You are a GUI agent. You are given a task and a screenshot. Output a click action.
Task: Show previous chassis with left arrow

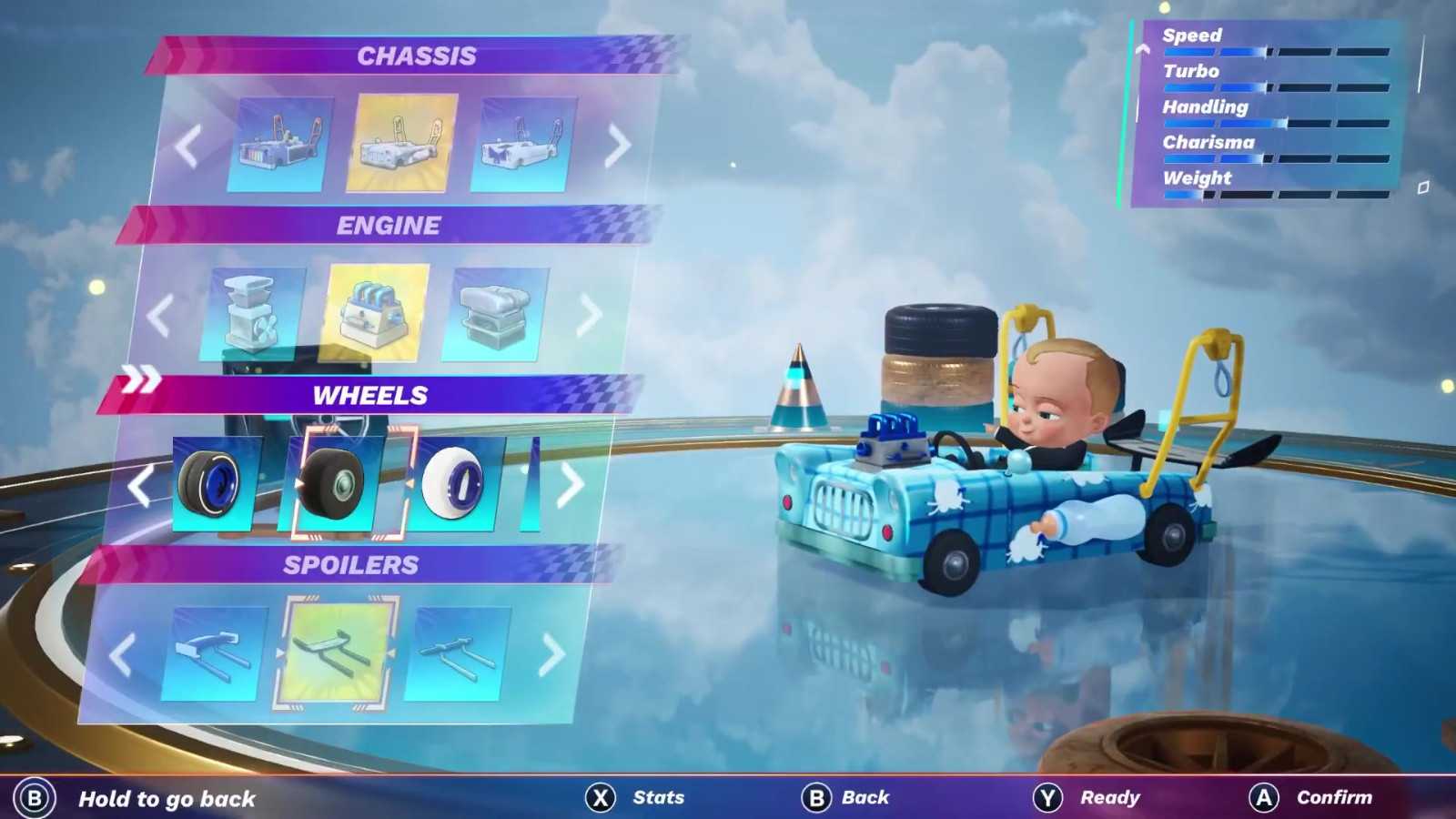click(x=187, y=145)
